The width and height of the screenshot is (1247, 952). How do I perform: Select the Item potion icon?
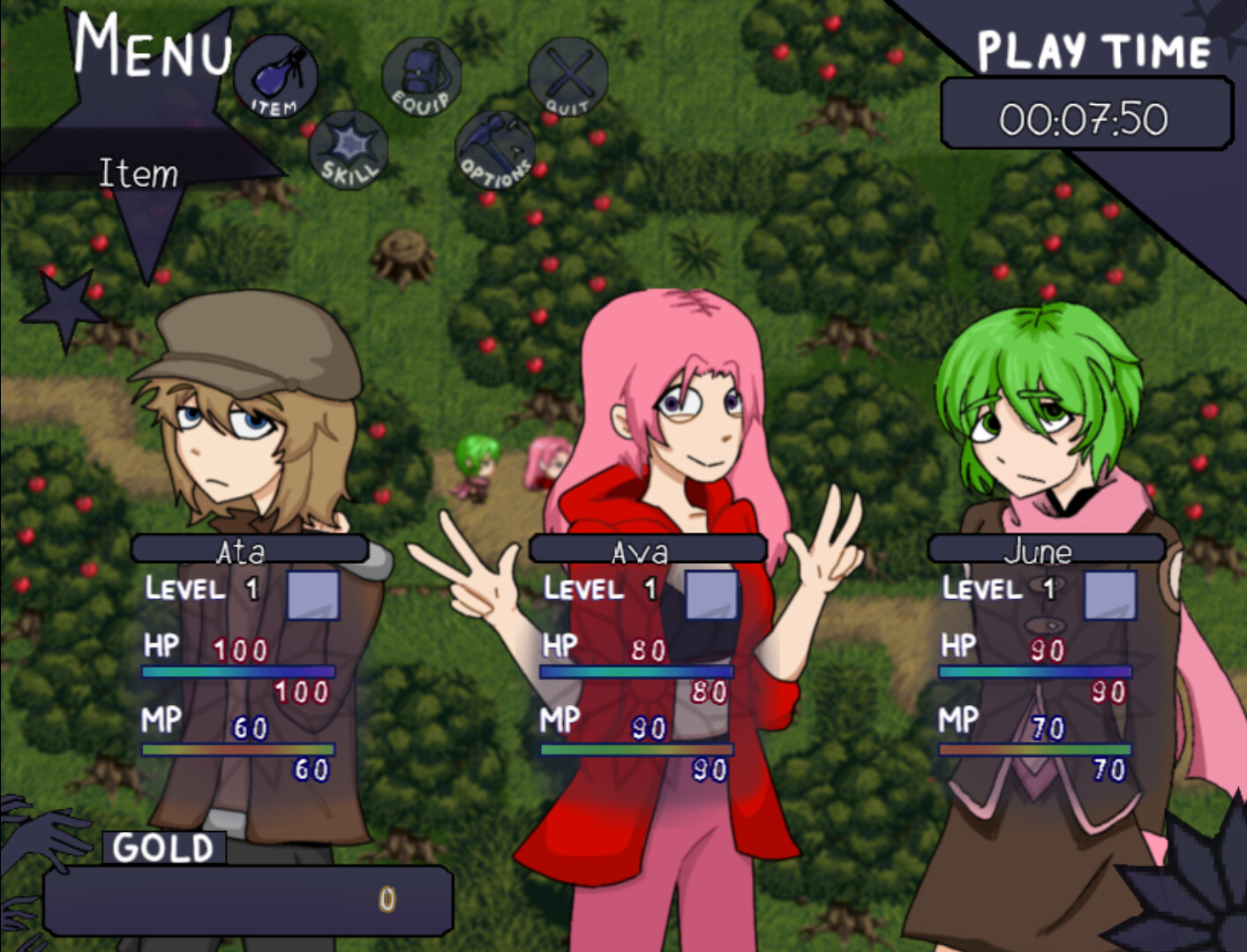(274, 75)
